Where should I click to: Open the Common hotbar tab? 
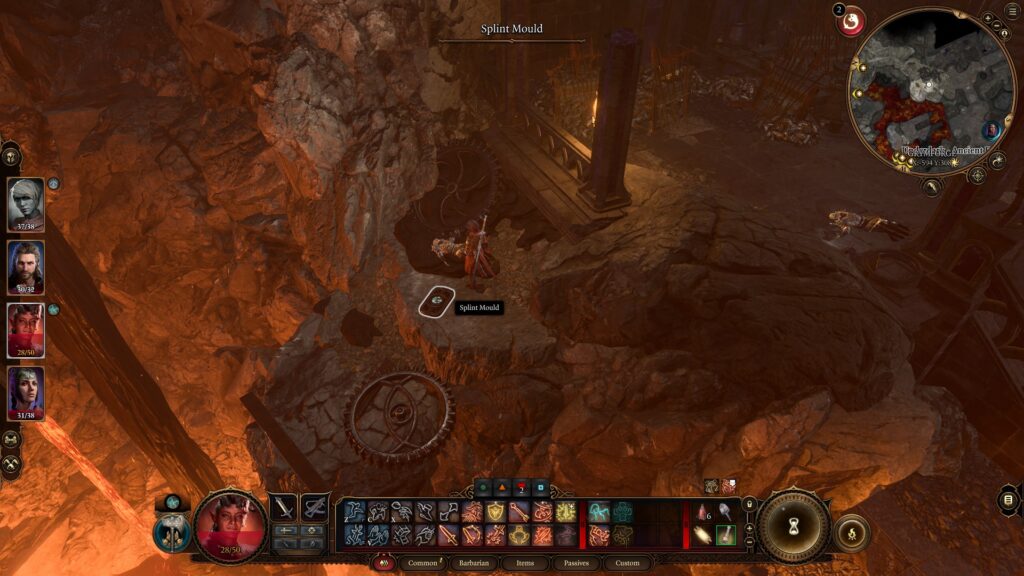pos(422,563)
